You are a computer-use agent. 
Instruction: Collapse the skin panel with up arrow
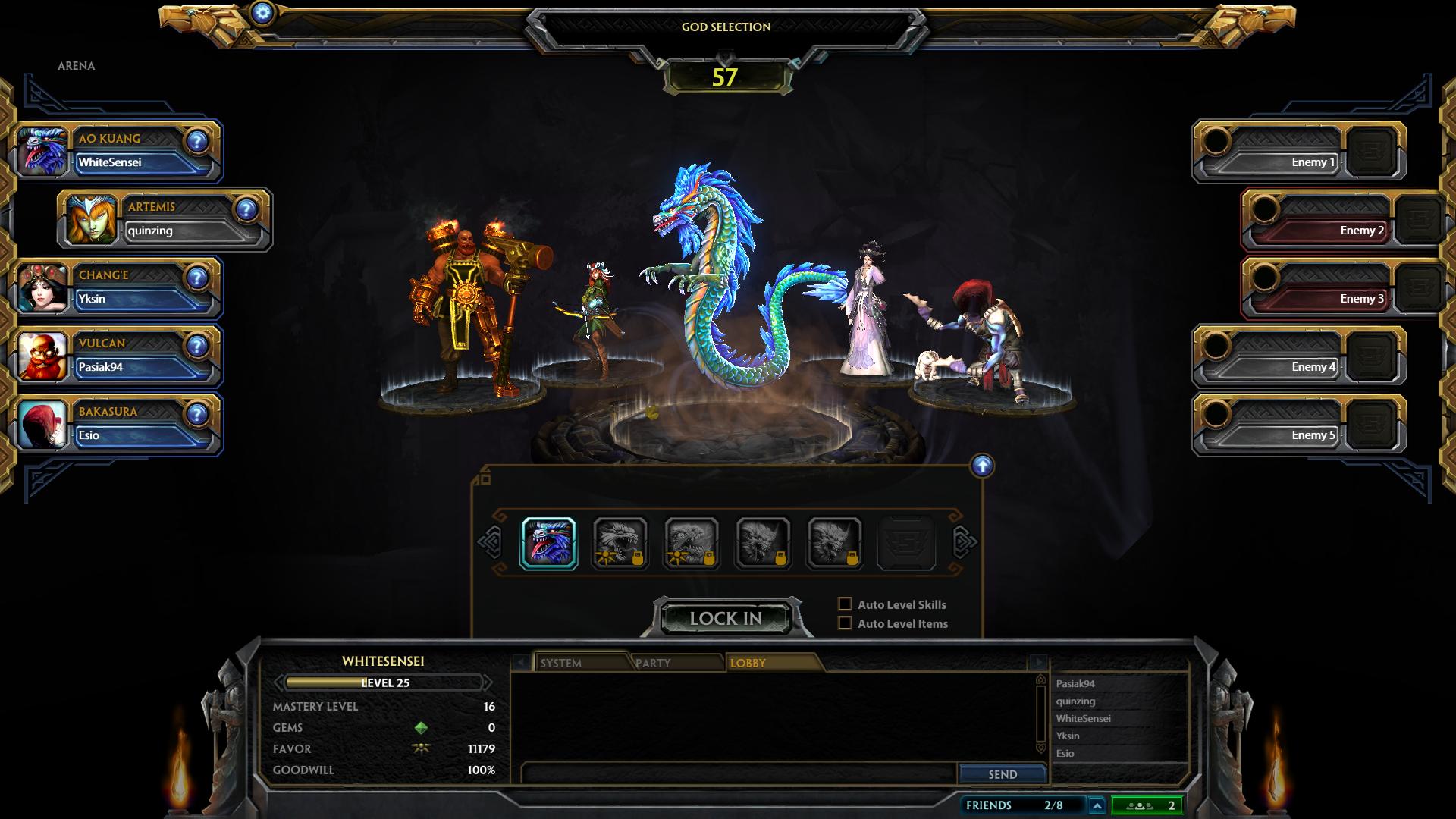[982, 466]
